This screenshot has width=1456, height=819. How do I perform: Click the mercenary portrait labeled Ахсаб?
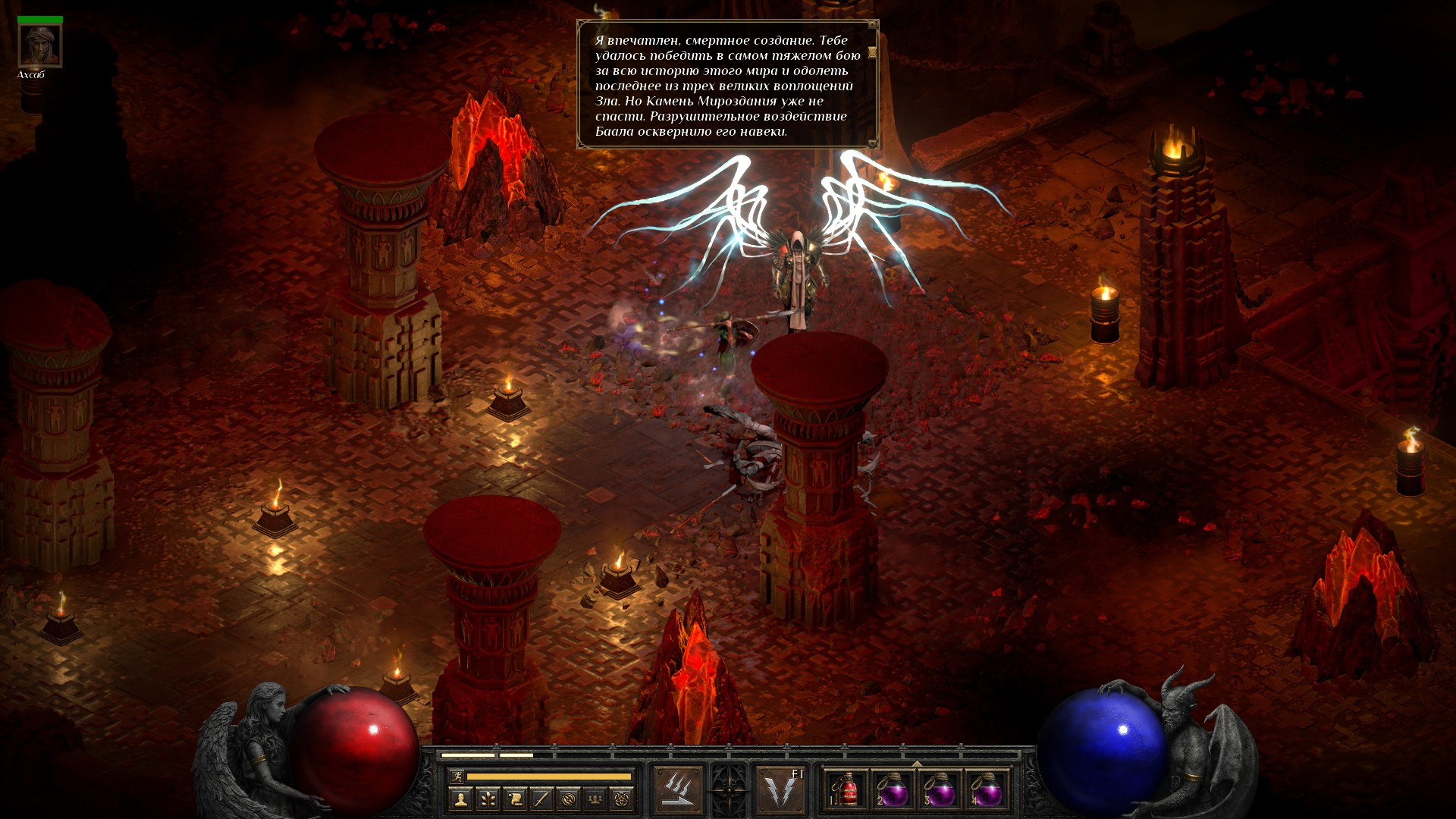pos(39,46)
